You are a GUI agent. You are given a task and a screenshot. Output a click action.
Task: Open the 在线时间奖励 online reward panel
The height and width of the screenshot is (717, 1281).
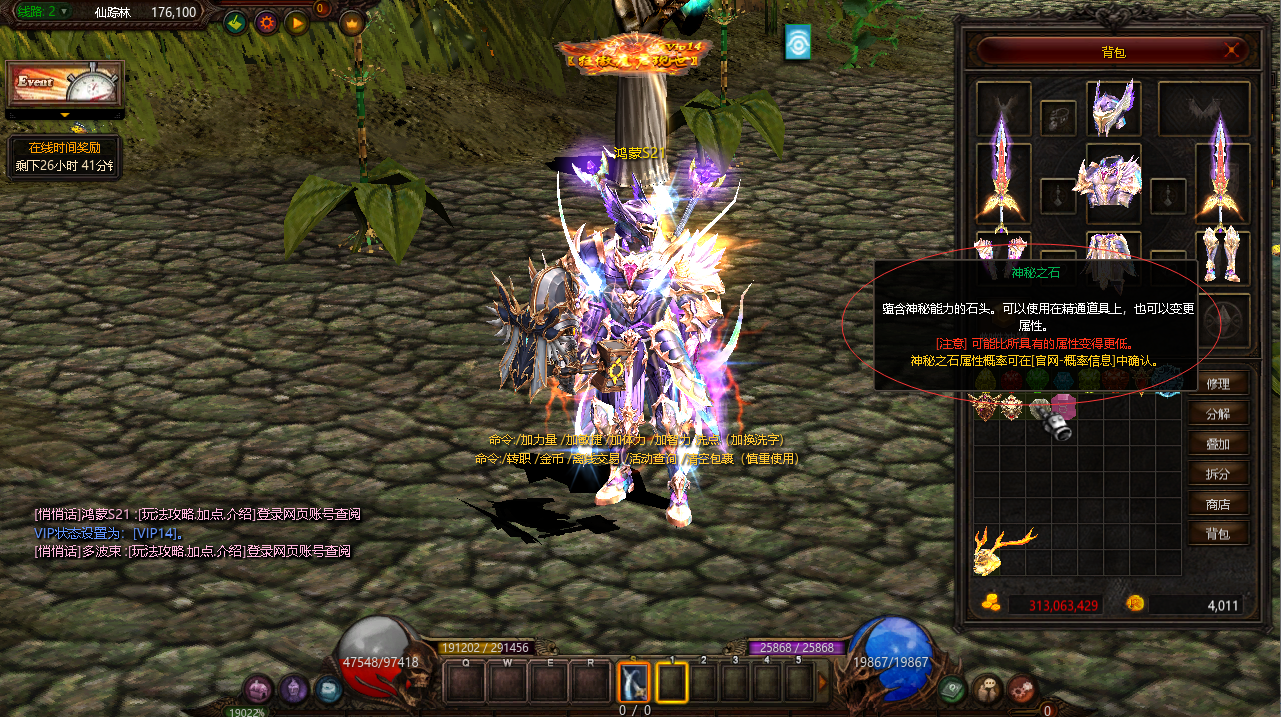(65, 157)
